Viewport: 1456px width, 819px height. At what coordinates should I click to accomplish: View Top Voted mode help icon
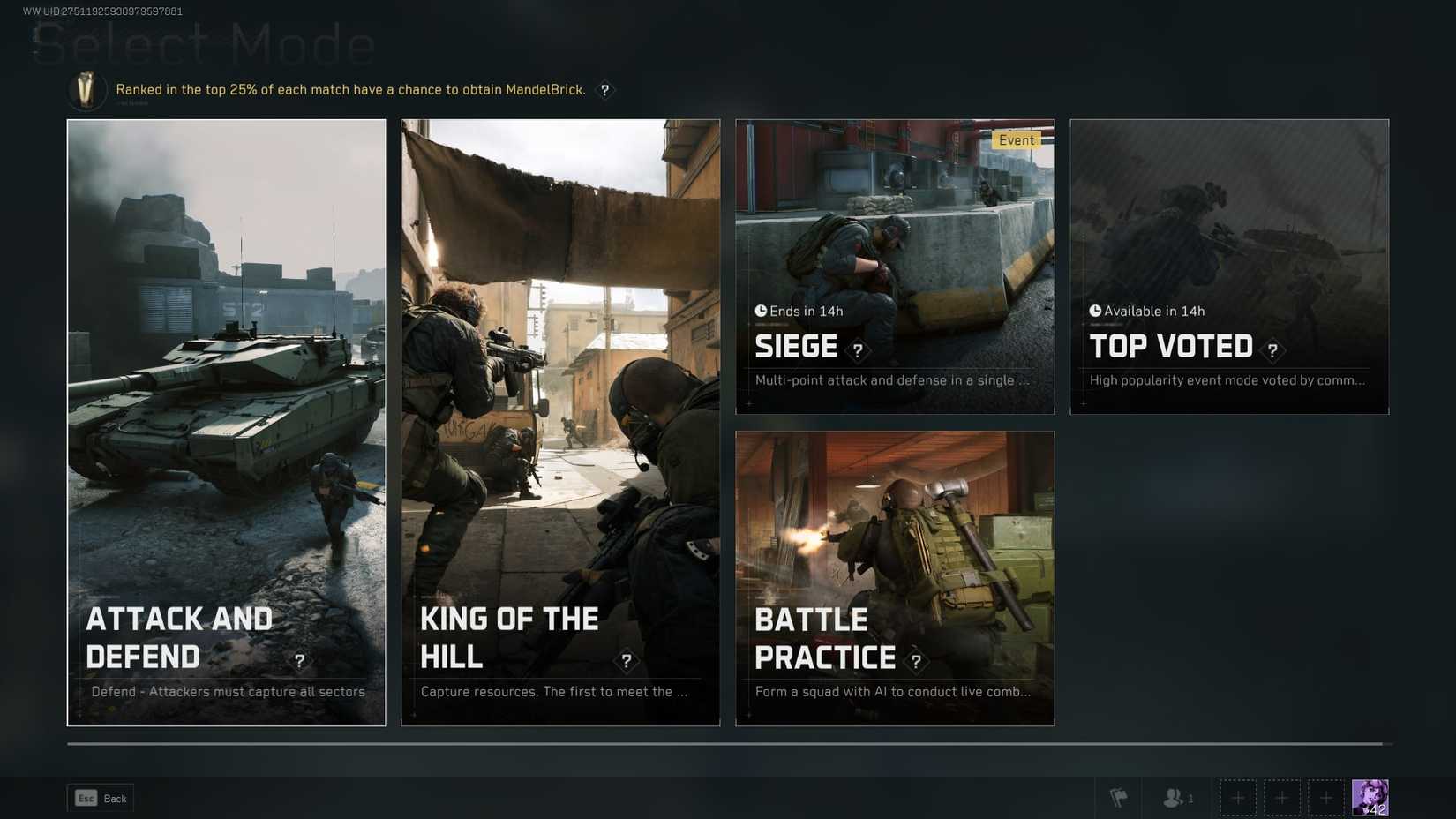coord(1272,351)
